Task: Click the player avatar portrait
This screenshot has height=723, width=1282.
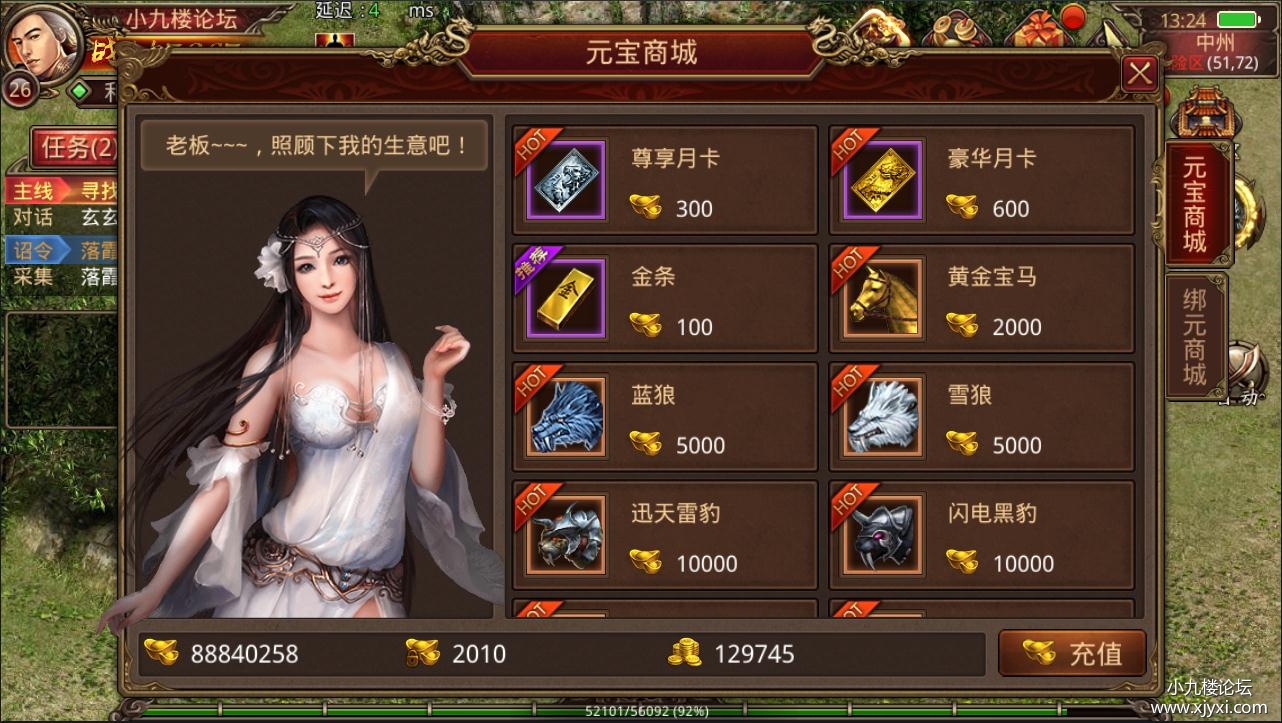Action: tap(40, 45)
